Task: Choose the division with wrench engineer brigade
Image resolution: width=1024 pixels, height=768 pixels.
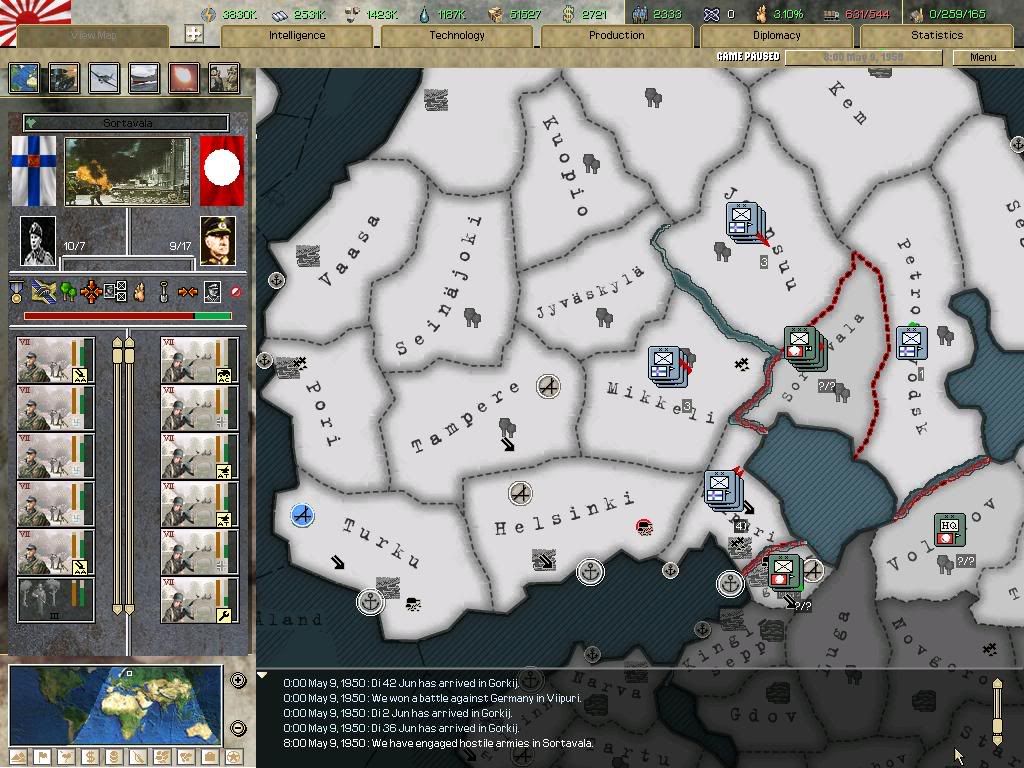Action: tap(200, 600)
